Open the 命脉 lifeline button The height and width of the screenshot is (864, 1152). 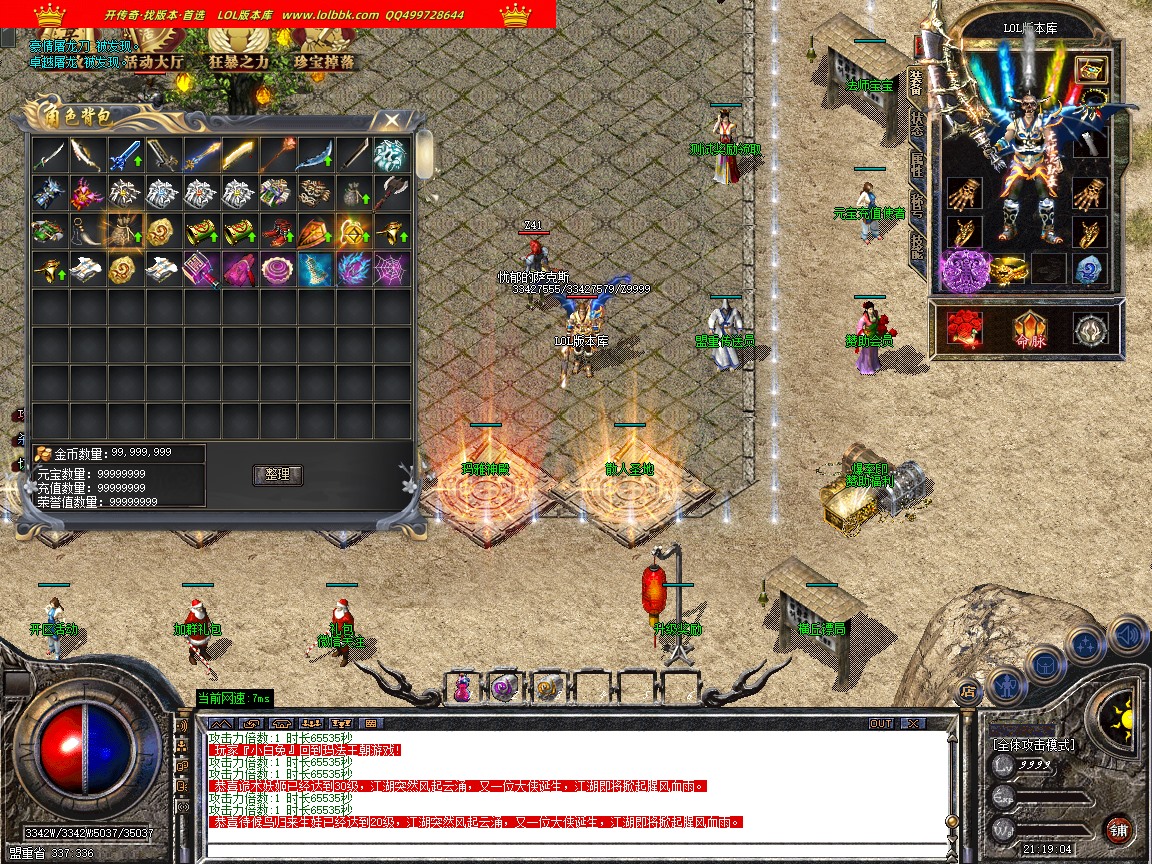click(x=1029, y=330)
